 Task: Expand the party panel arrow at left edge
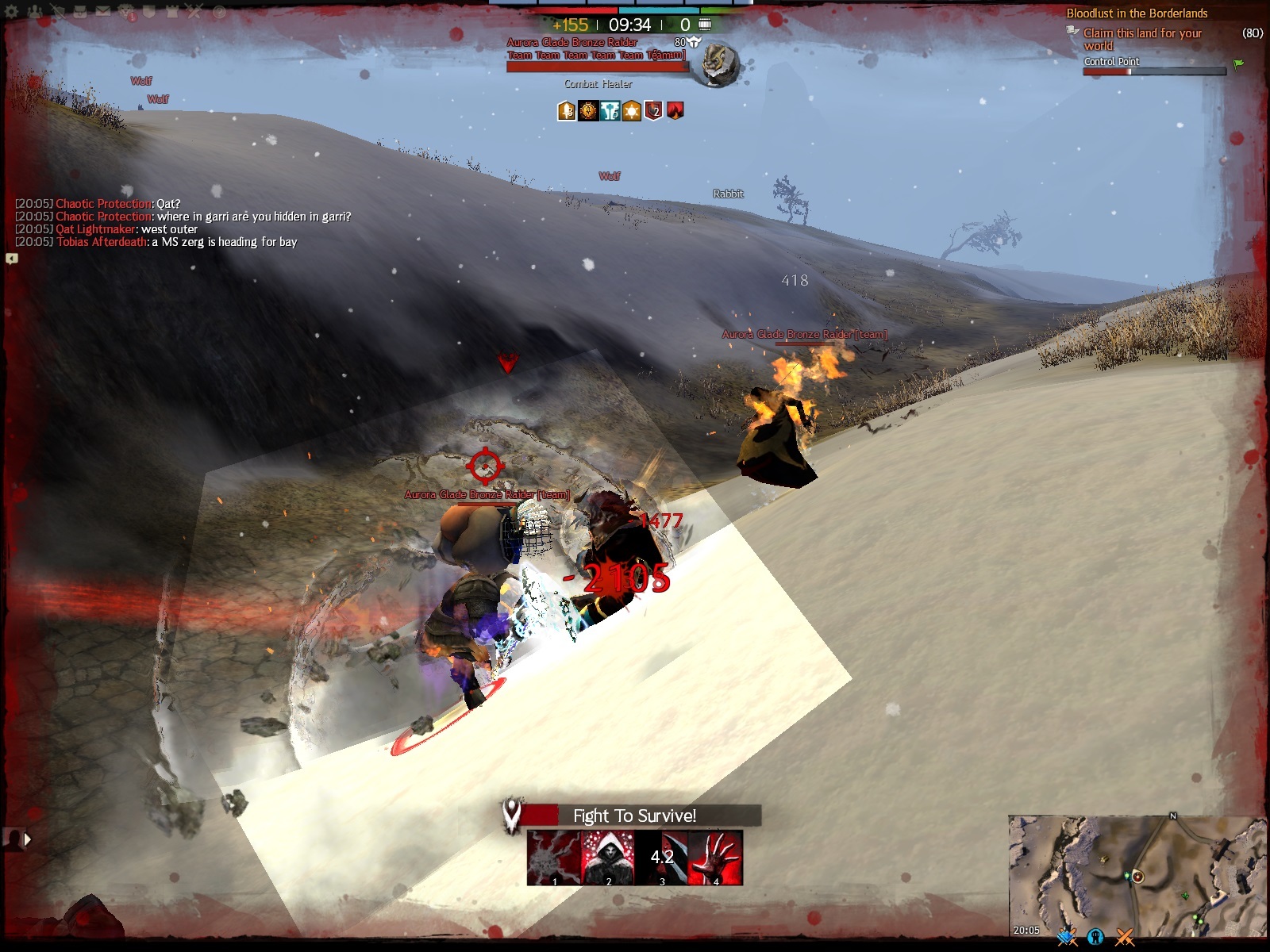pyautogui.click(x=28, y=839)
